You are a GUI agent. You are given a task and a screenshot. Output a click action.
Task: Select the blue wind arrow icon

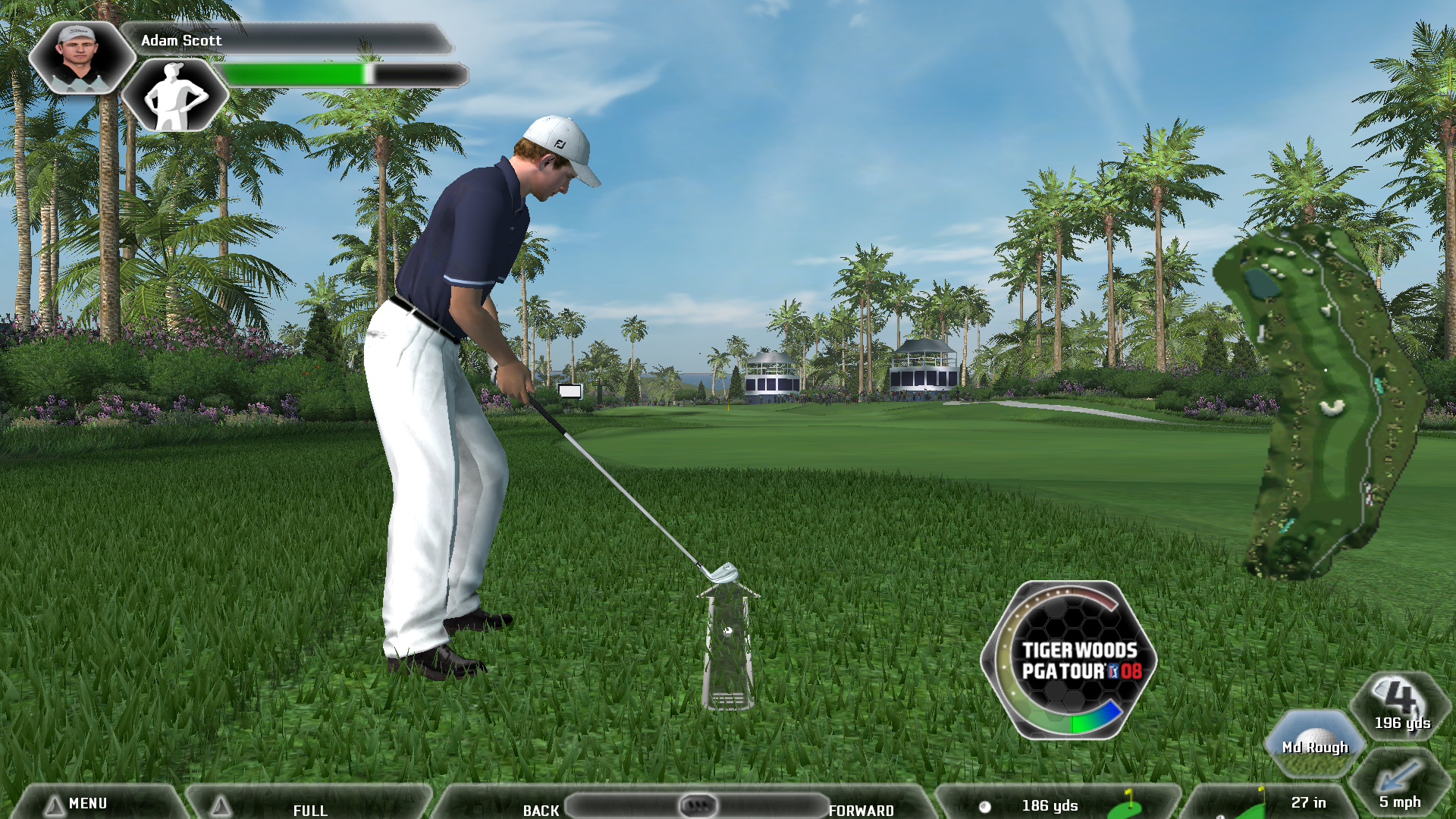pos(1398,777)
